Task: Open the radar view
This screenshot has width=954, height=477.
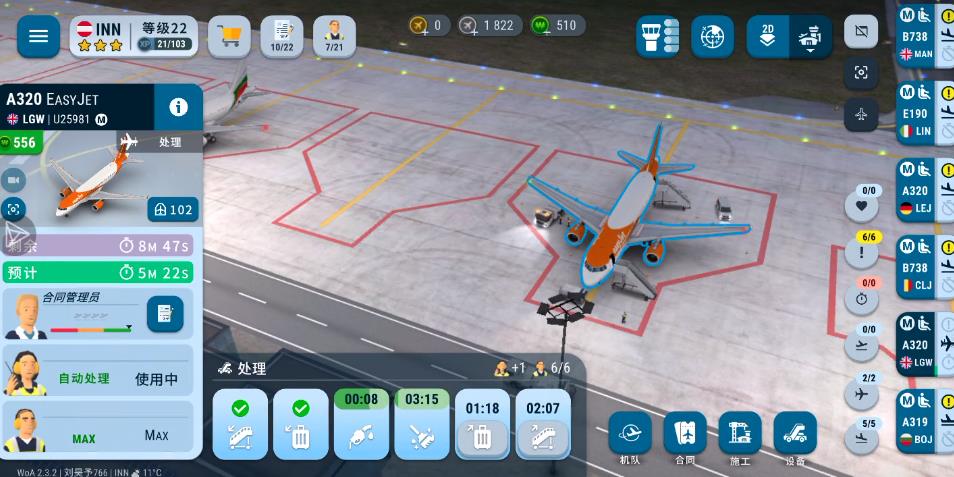Action: (712, 37)
